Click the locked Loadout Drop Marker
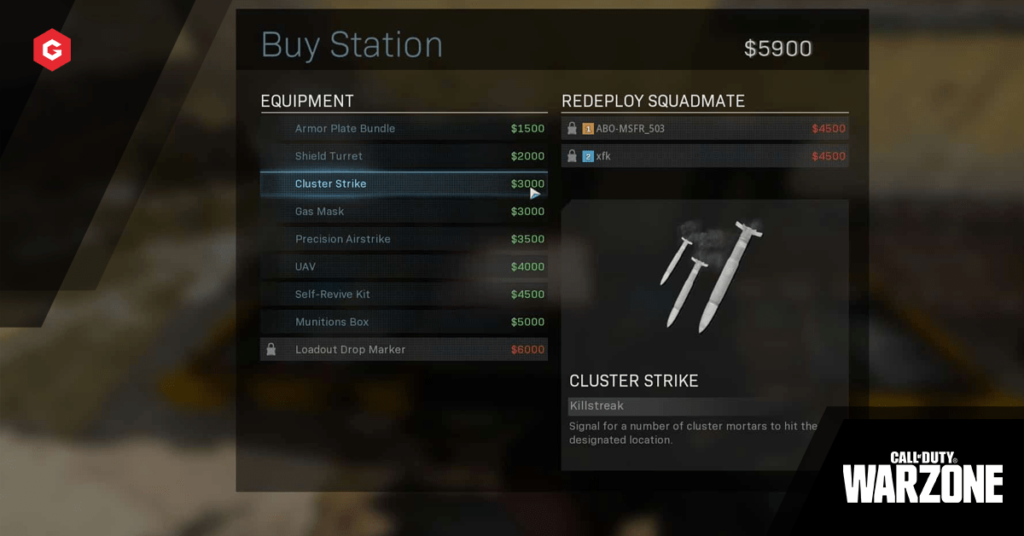Viewport: 1024px width, 536px height. [403, 350]
